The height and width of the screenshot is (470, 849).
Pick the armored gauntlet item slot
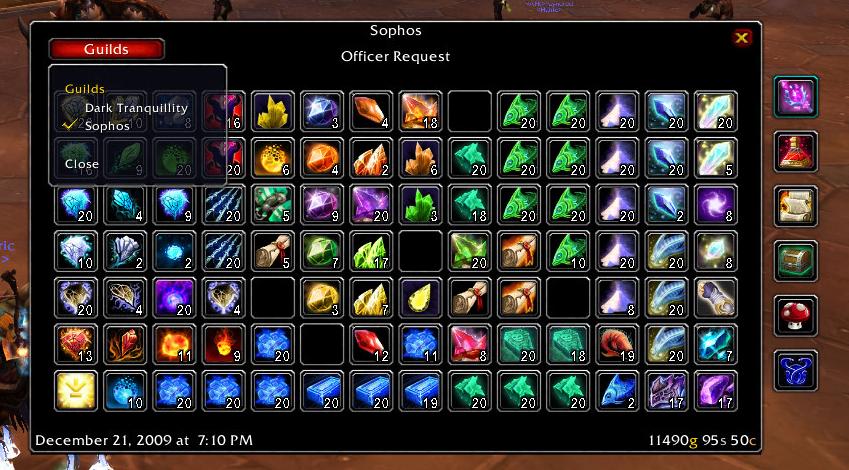click(x=665, y=390)
